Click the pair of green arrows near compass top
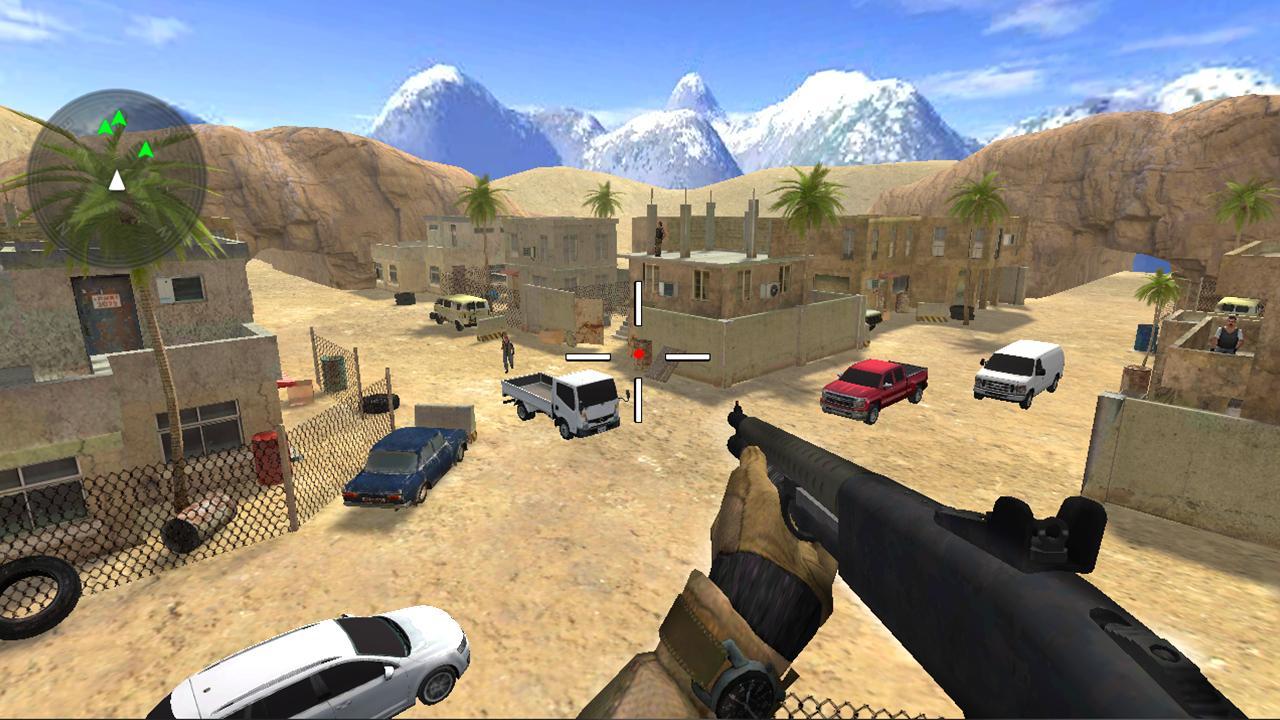 click(111, 122)
